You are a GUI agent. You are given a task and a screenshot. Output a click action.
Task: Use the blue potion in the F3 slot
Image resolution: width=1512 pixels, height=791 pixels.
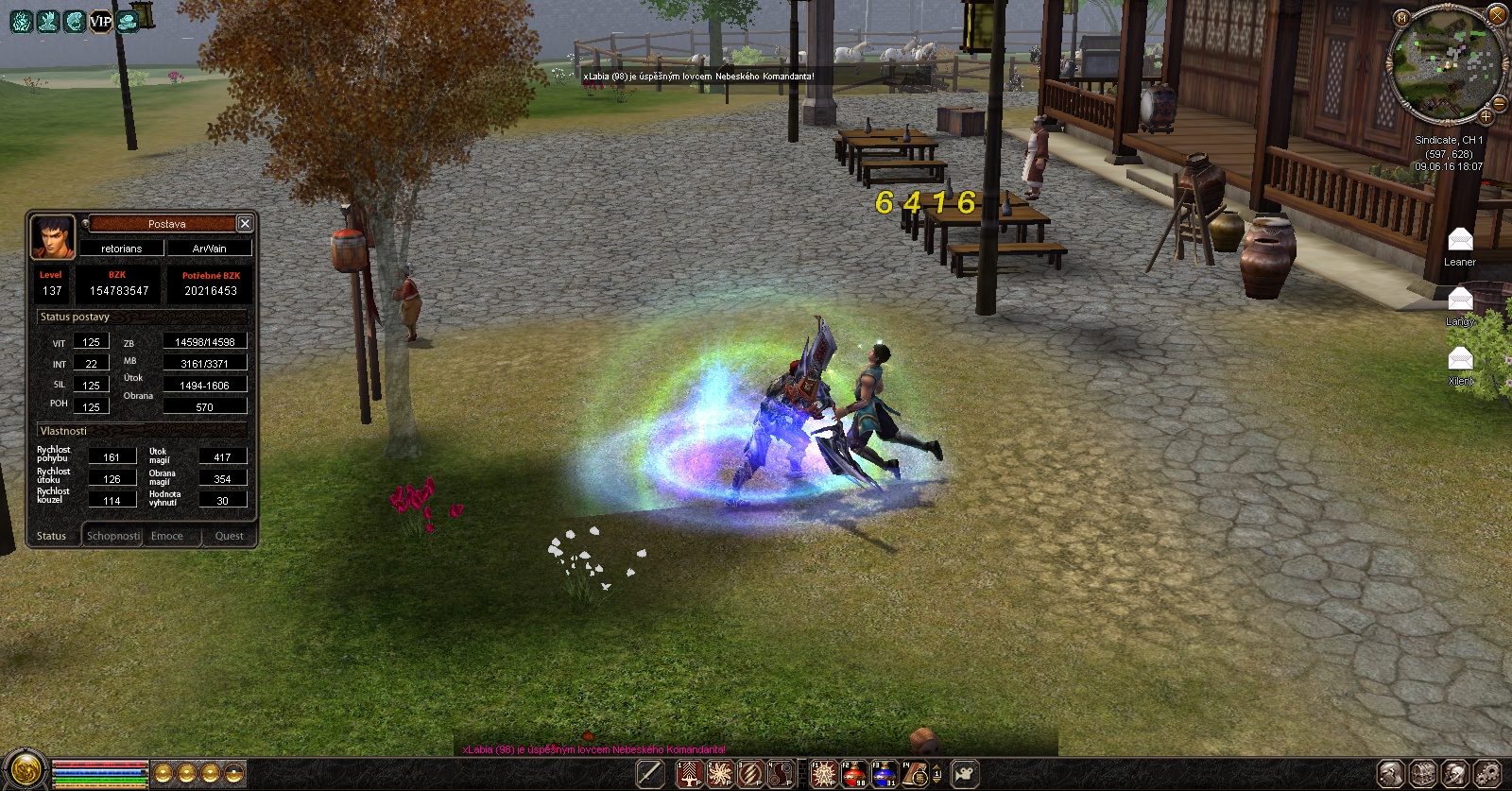[885, 774]
